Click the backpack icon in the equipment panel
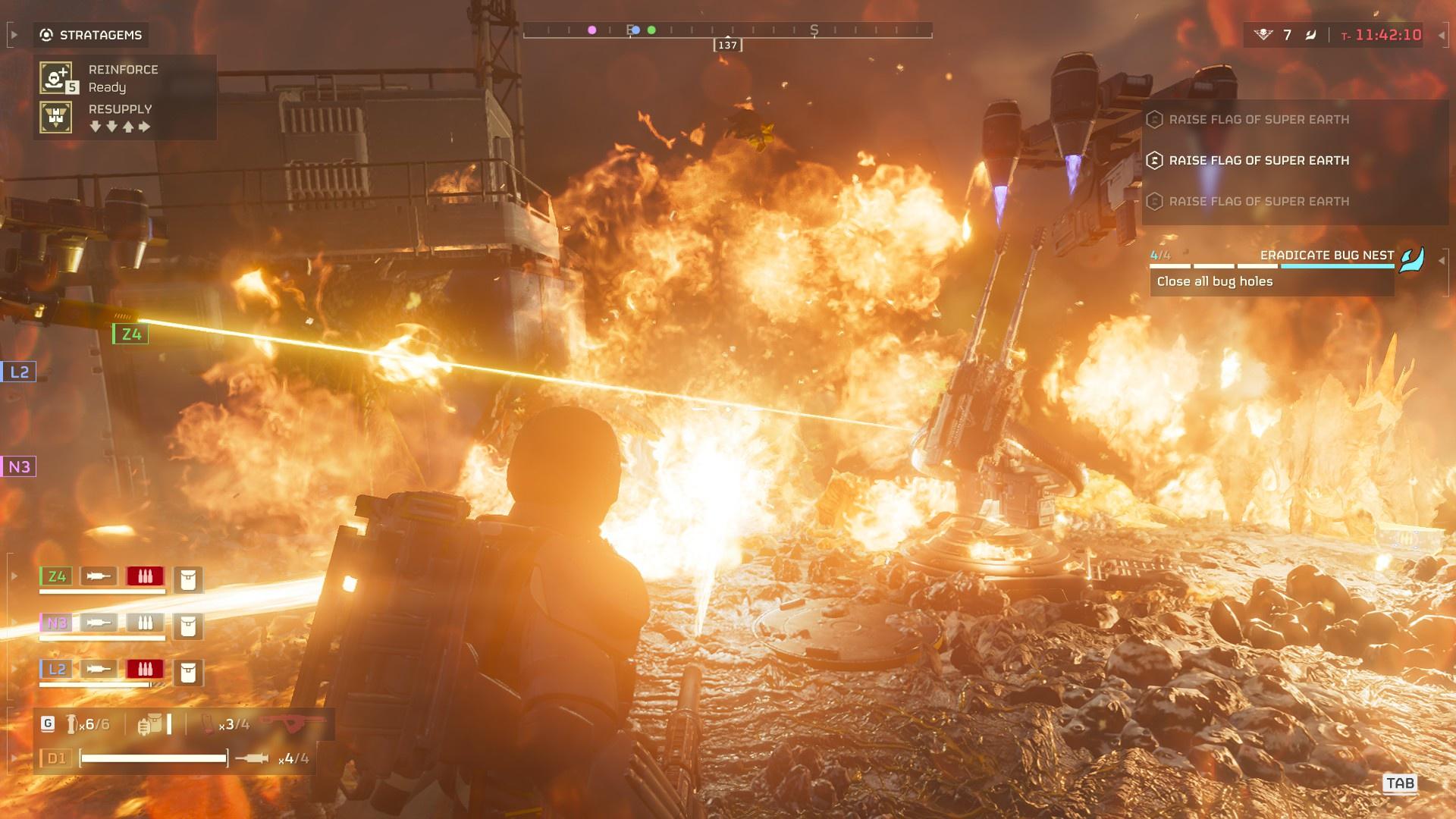Viewport: 1456px width, 819px height. 150,724
